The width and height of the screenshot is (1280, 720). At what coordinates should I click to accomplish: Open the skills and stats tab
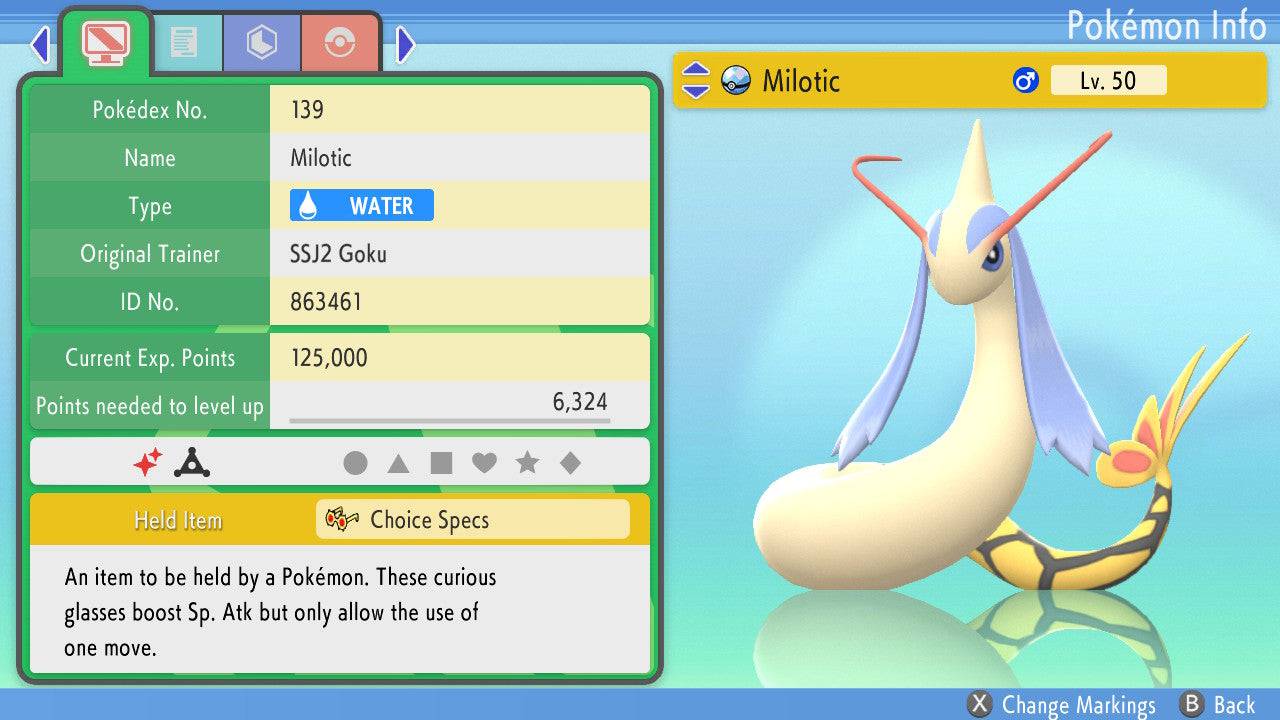coord(261,43)
